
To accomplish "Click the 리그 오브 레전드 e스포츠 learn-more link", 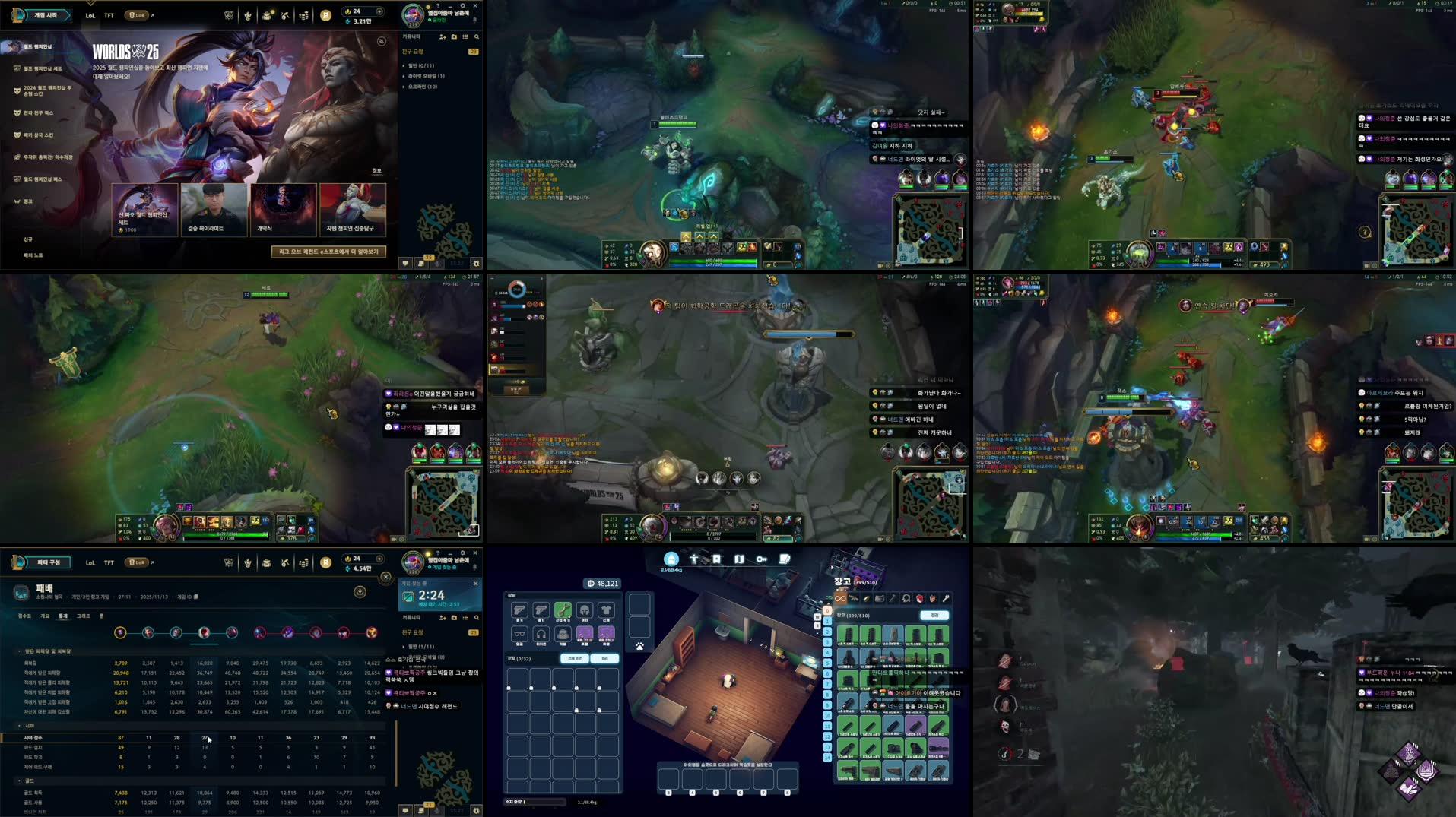I will tap(328, 252).
